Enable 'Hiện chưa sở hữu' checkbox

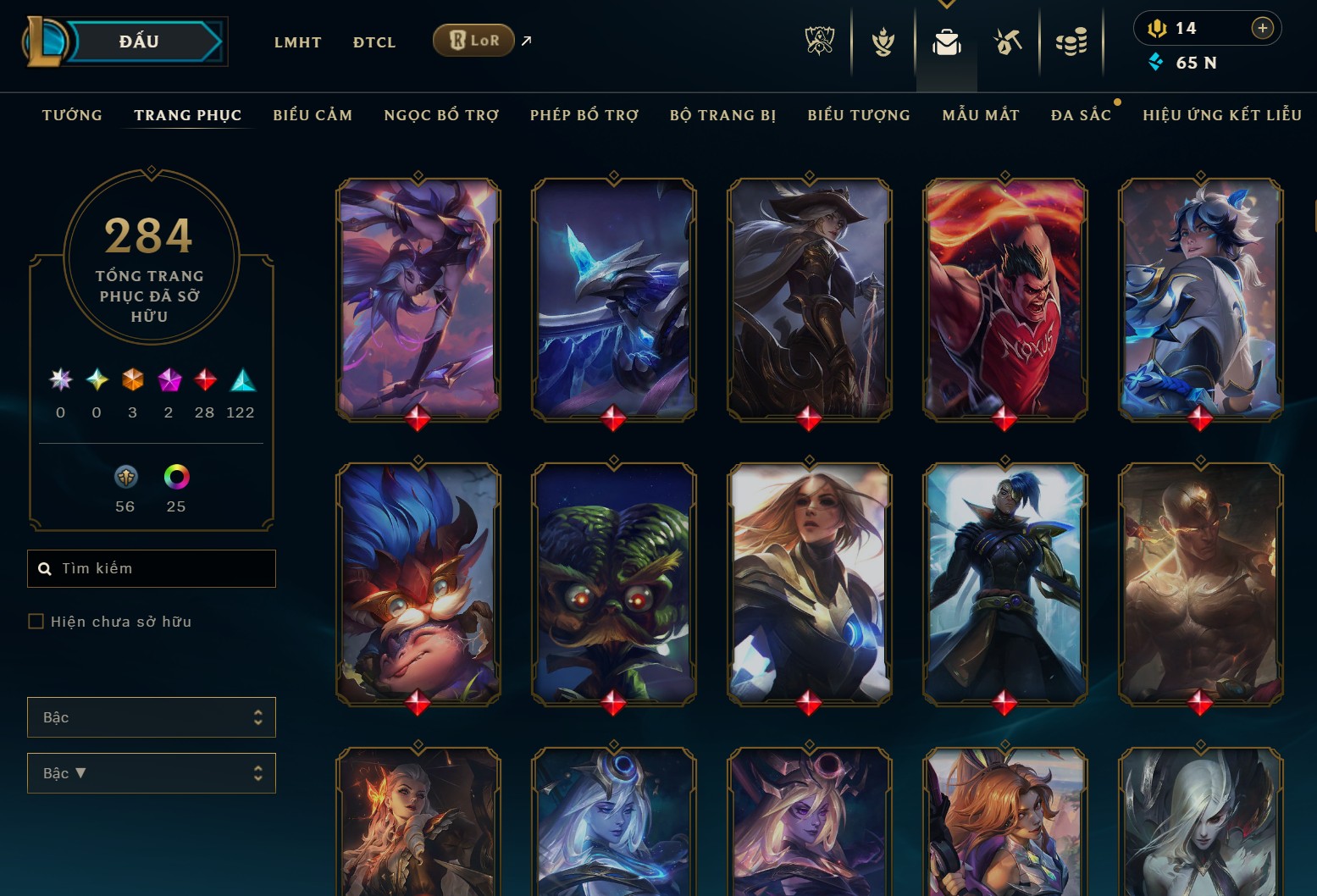(36, 621)
